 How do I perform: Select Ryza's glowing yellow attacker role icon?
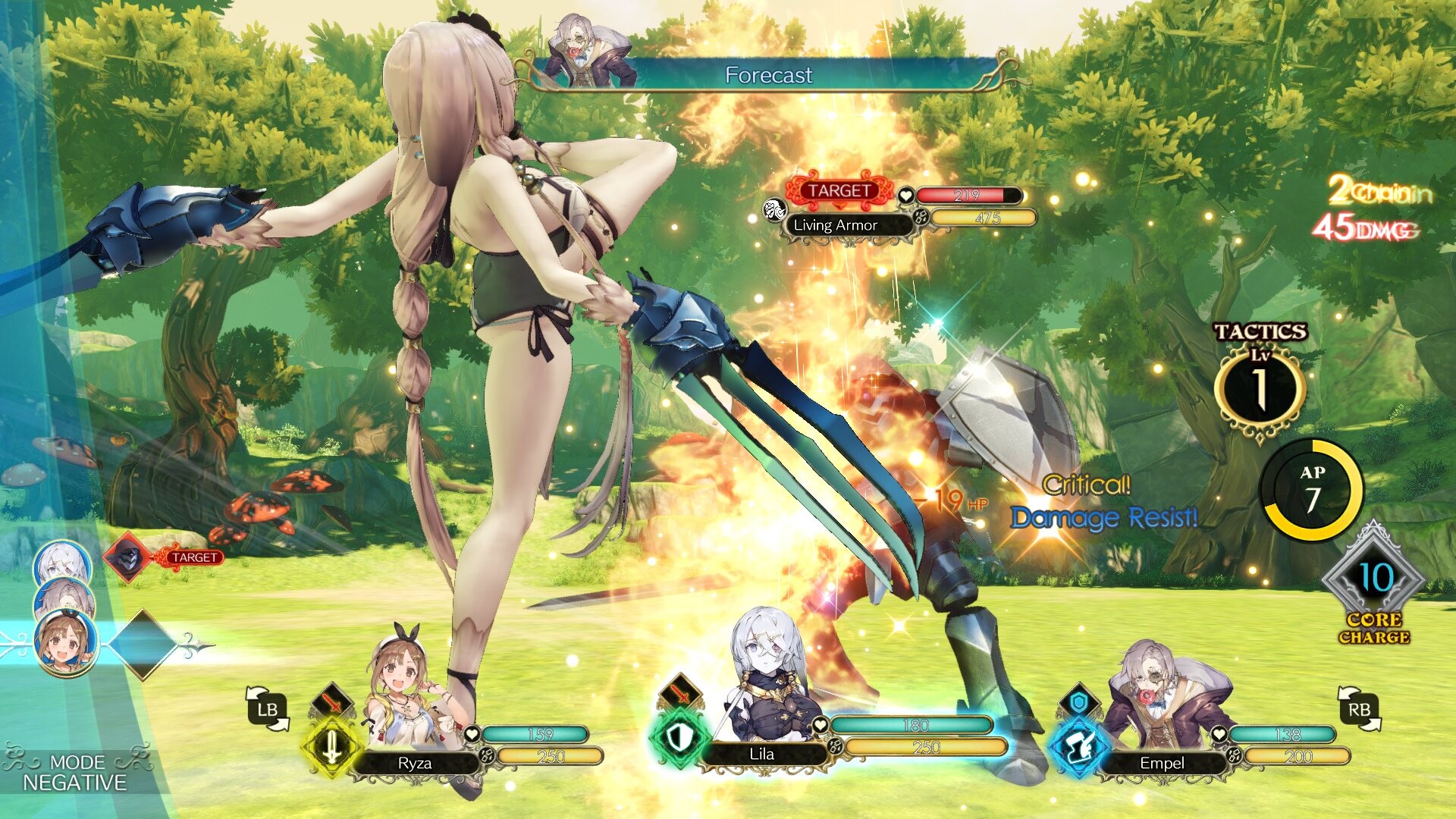coord(331,748)
